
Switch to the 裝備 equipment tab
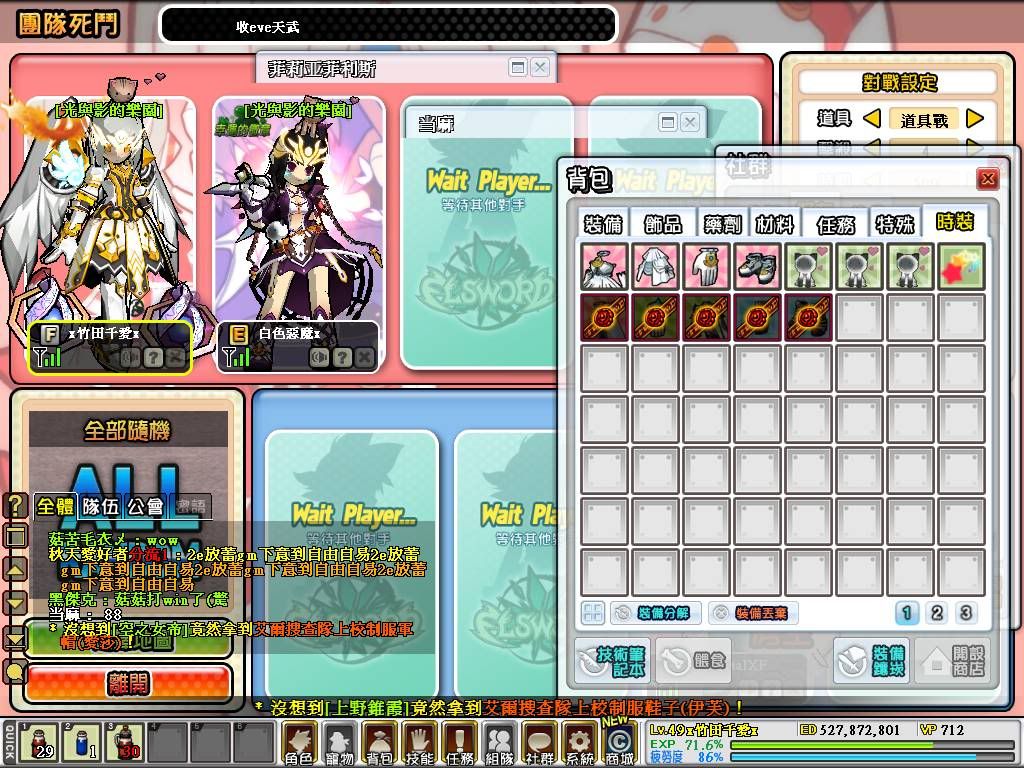click(605, 224)
